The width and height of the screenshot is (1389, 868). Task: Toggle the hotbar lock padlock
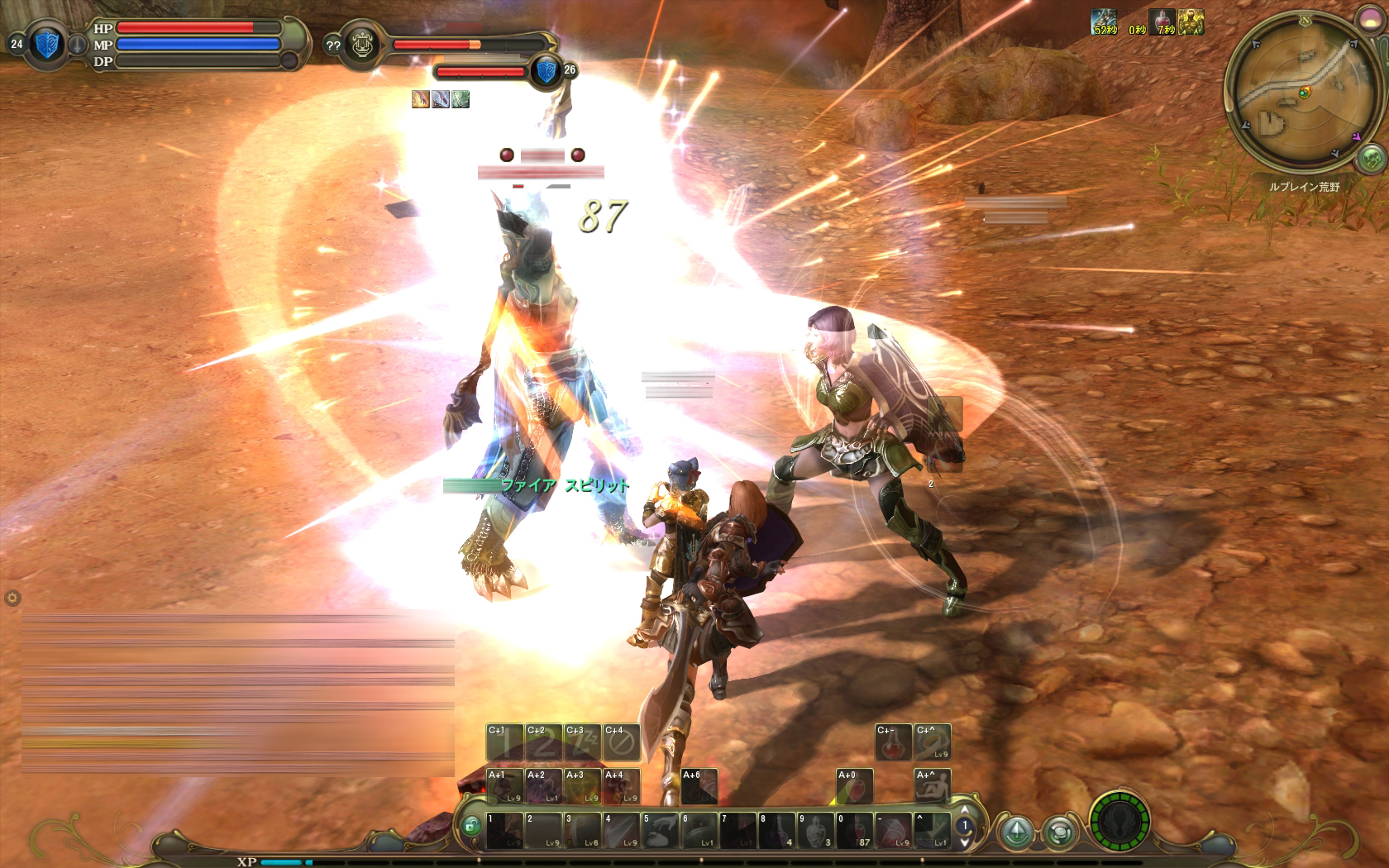[470, 825]
